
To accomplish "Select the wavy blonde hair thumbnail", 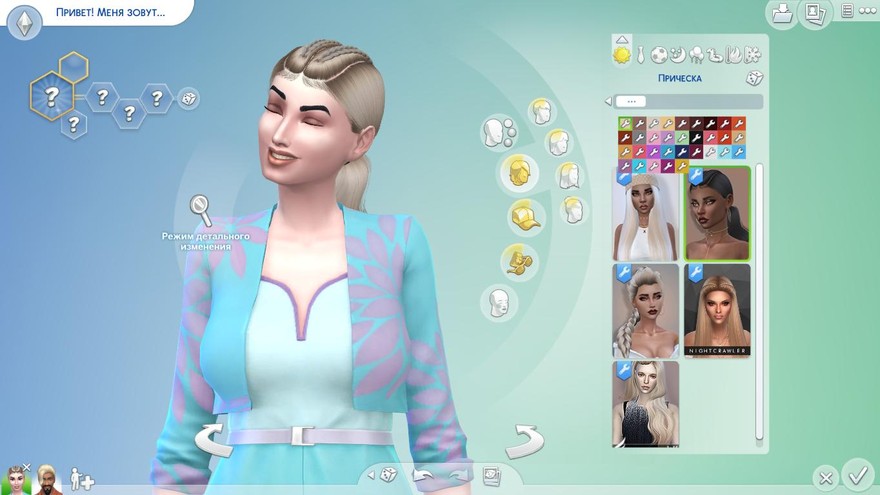I will click(x=645, y=404).
